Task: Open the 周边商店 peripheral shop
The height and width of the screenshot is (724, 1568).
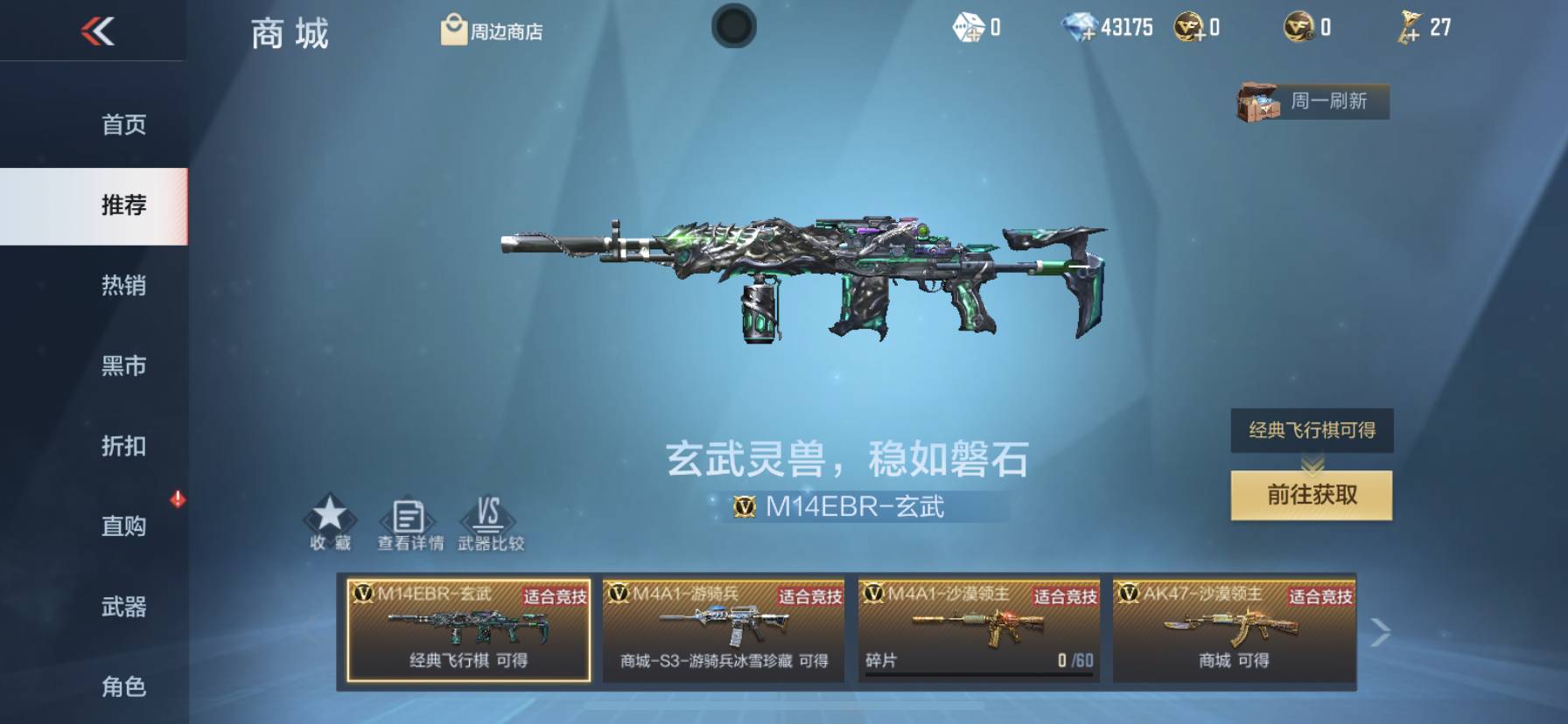Action: 490,29
